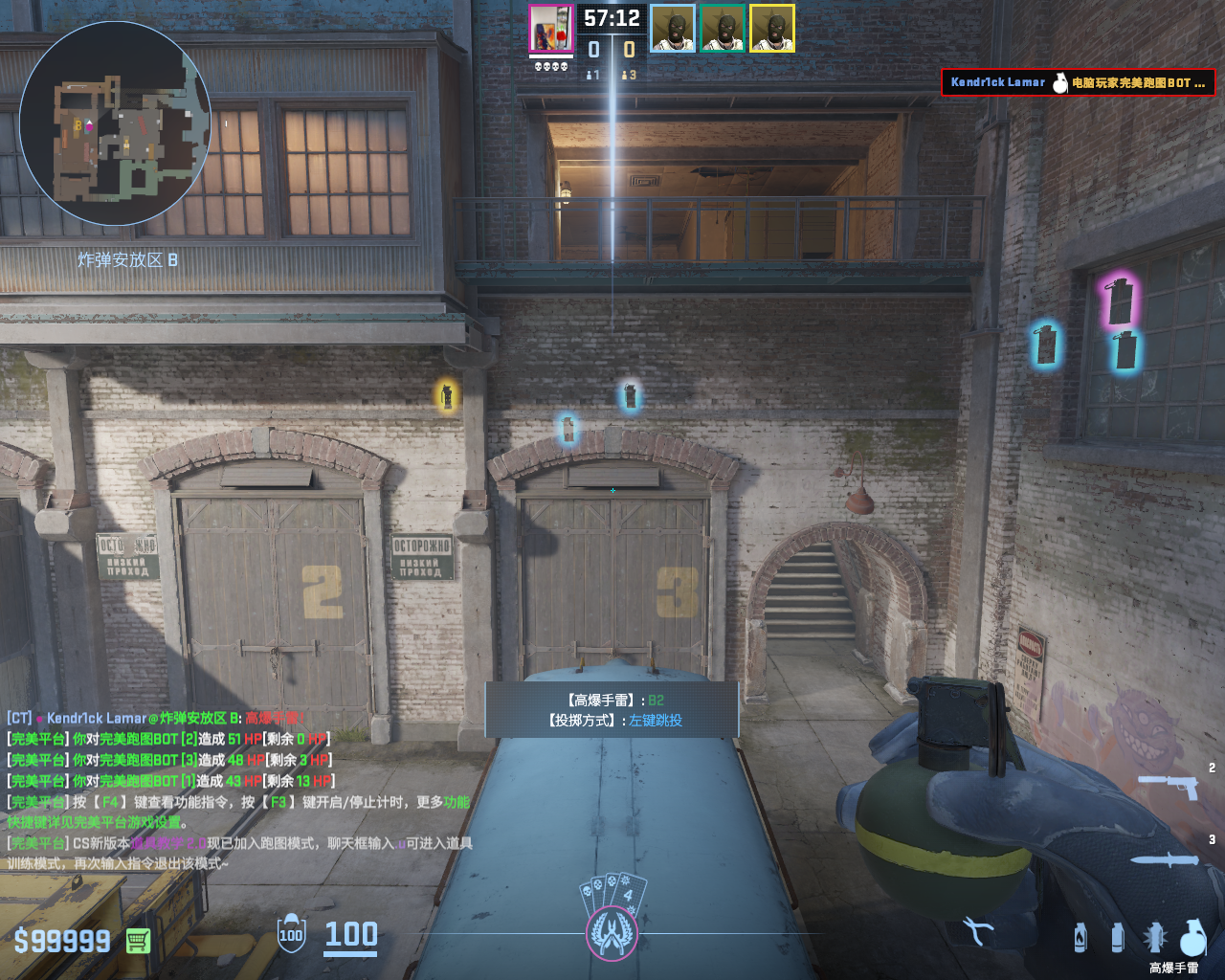Click the Kendrick Lamar kill feed entry

coord(1078,83)
